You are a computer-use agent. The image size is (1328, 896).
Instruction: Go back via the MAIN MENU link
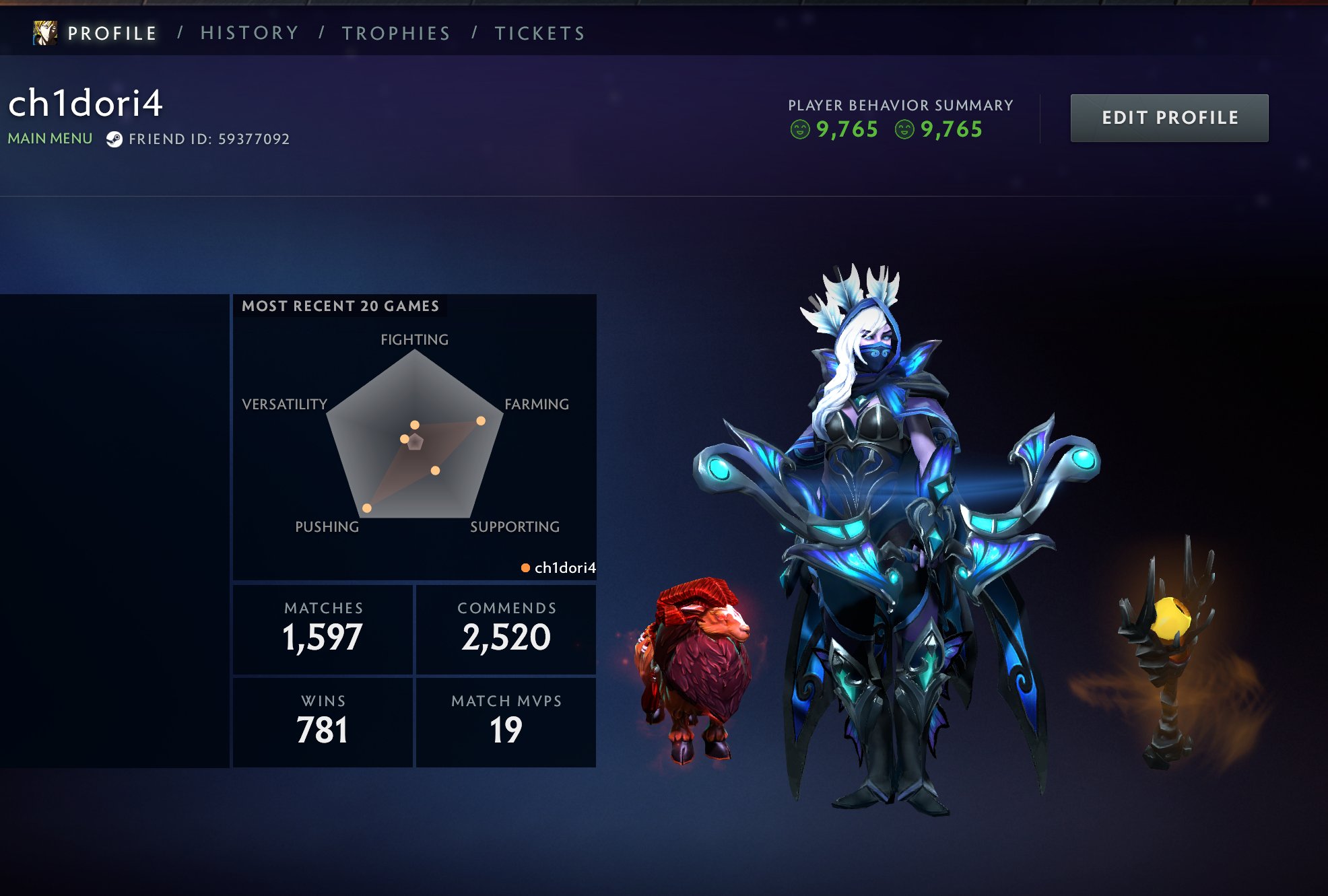(50, 139)
